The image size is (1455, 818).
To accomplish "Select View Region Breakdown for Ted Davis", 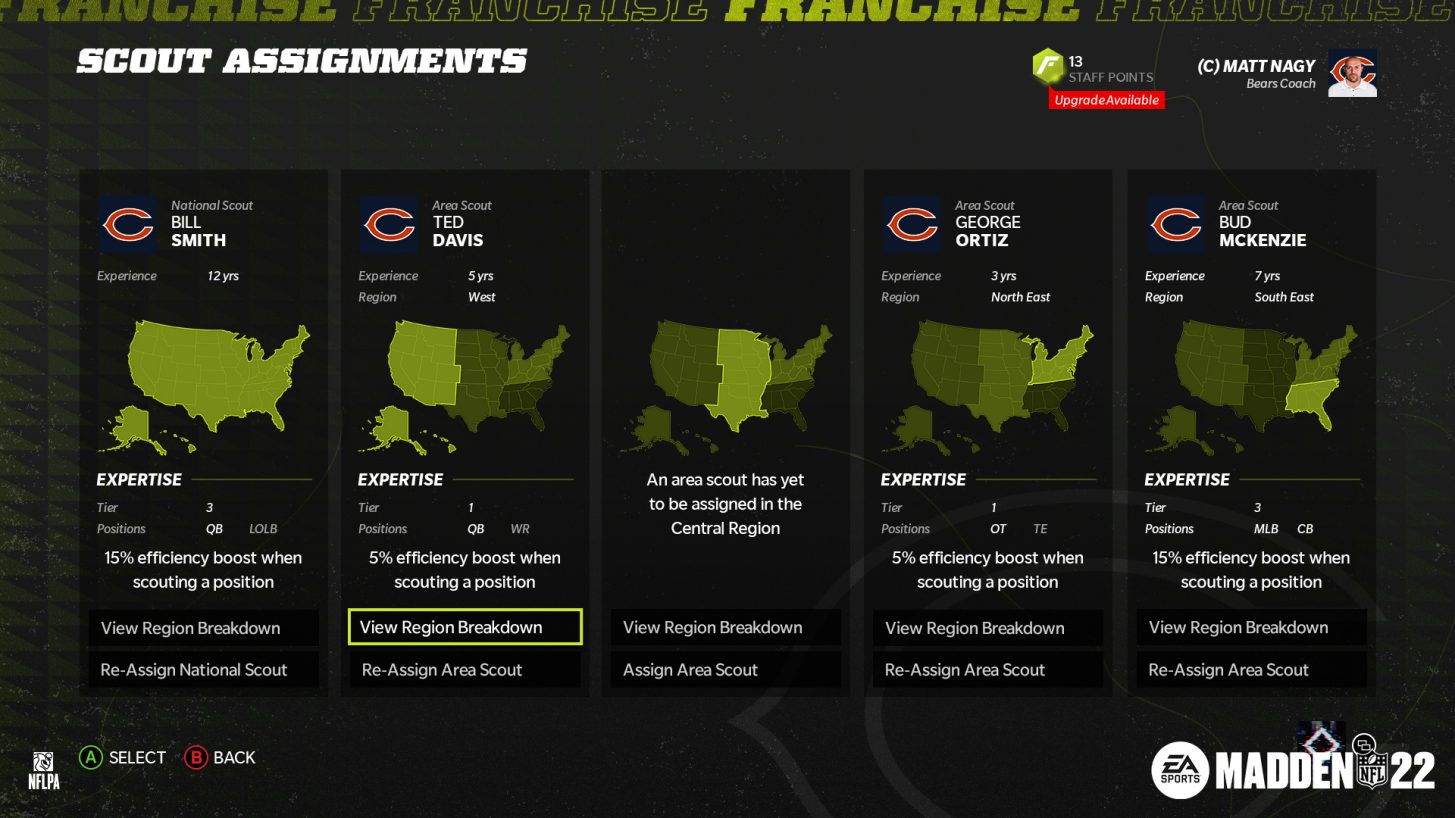I will pyautogui.click(x=464, y=627).
